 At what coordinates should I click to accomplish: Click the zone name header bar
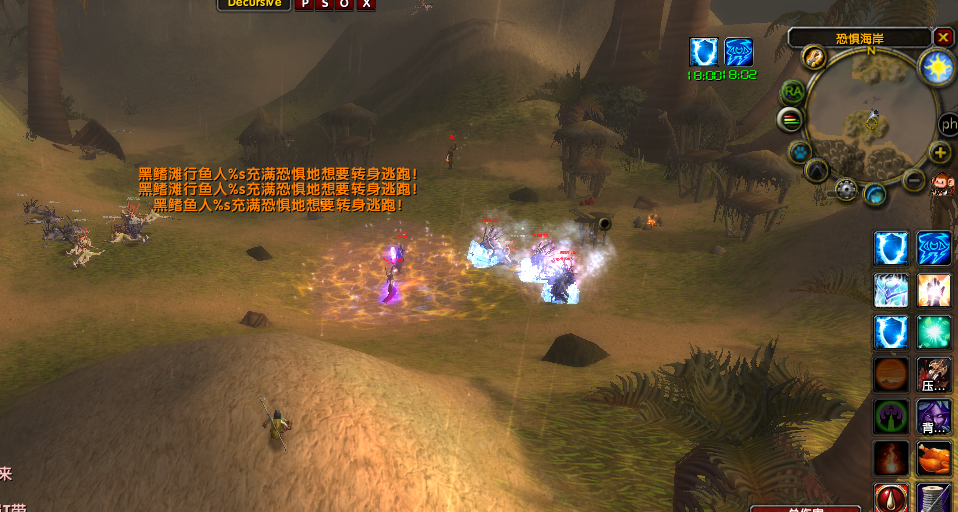tap(860, 38)
